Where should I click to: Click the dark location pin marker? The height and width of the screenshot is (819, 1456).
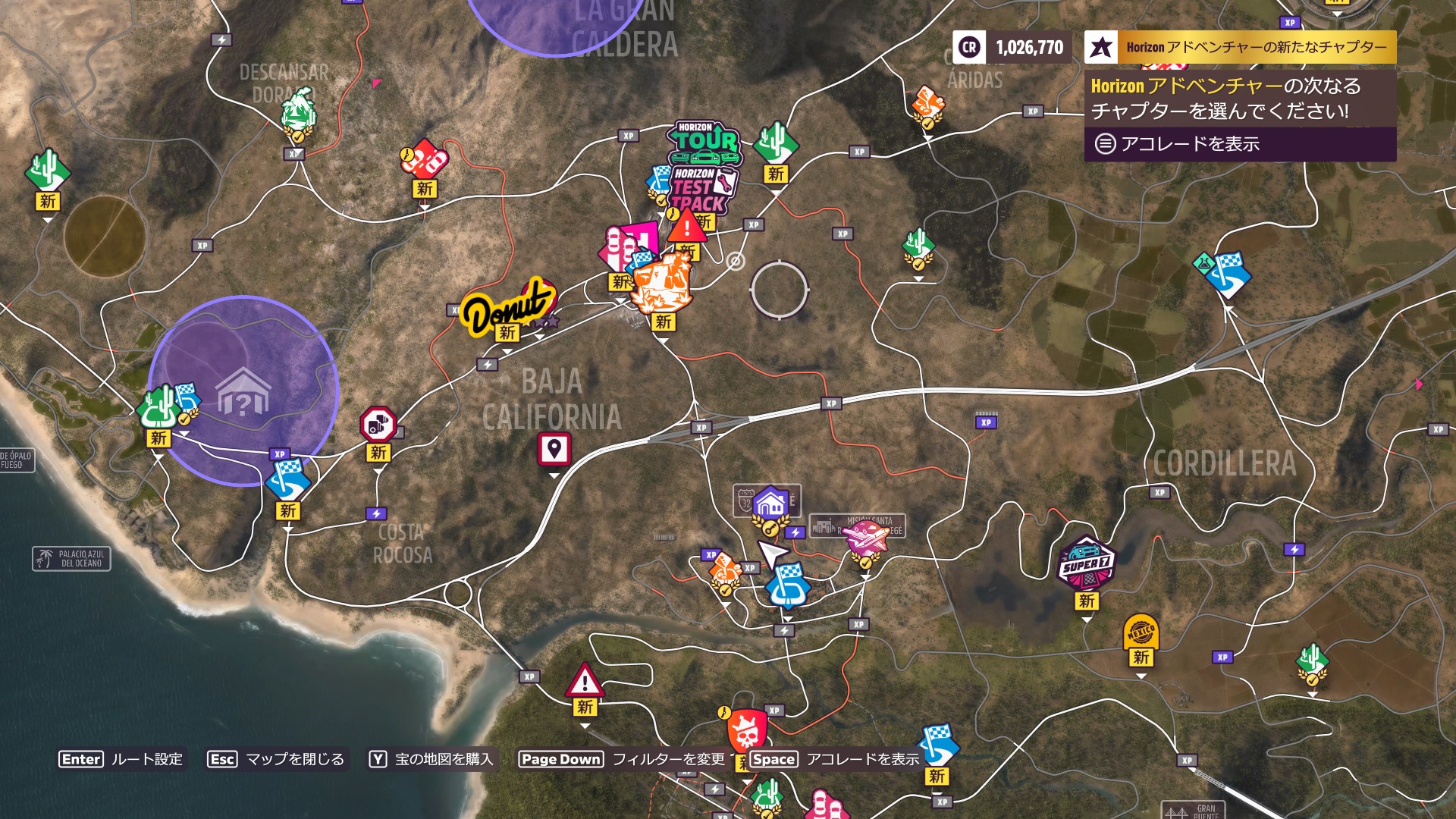pos(553,448)
